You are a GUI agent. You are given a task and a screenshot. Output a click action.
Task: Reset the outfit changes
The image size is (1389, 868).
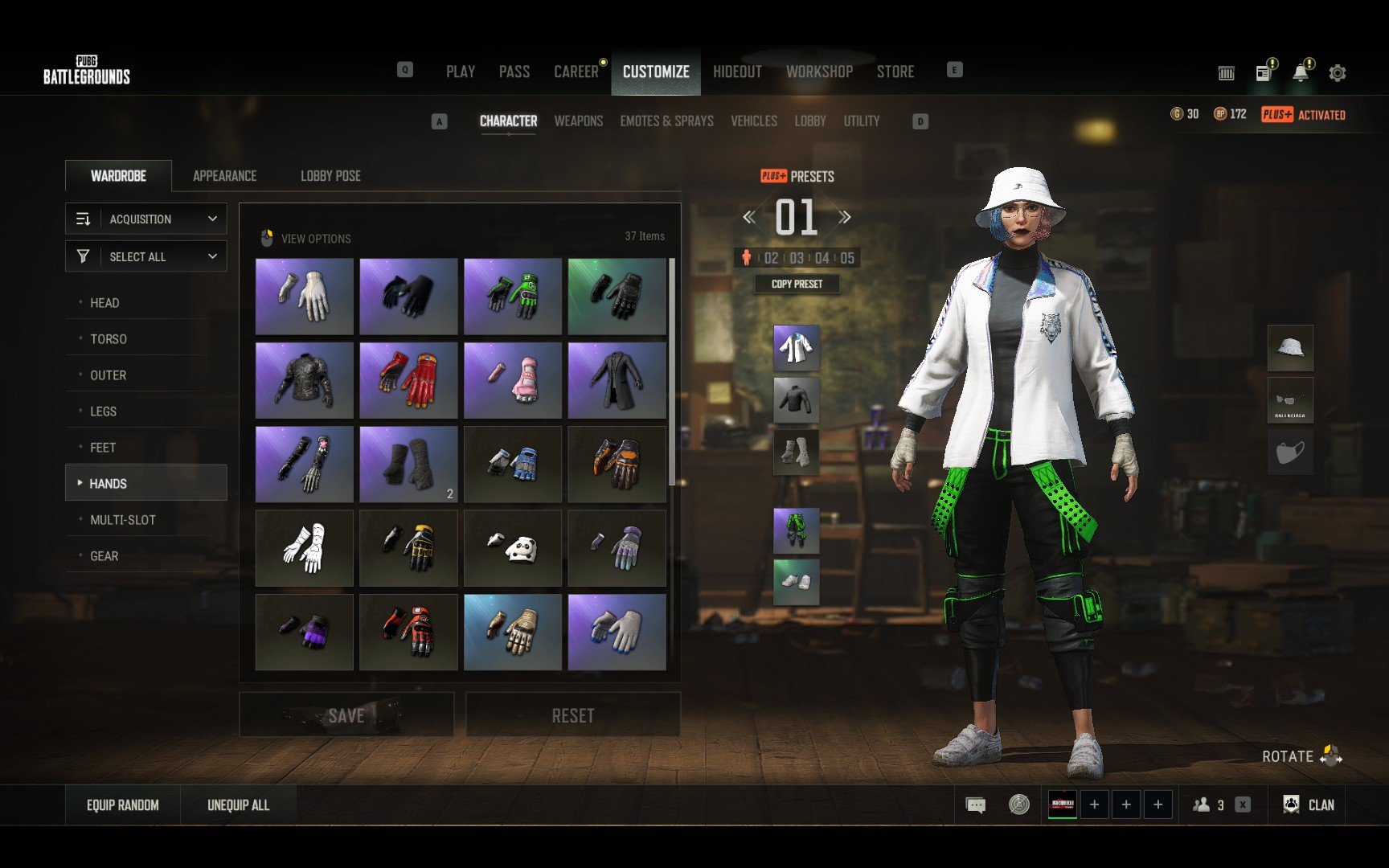[572, 714]
